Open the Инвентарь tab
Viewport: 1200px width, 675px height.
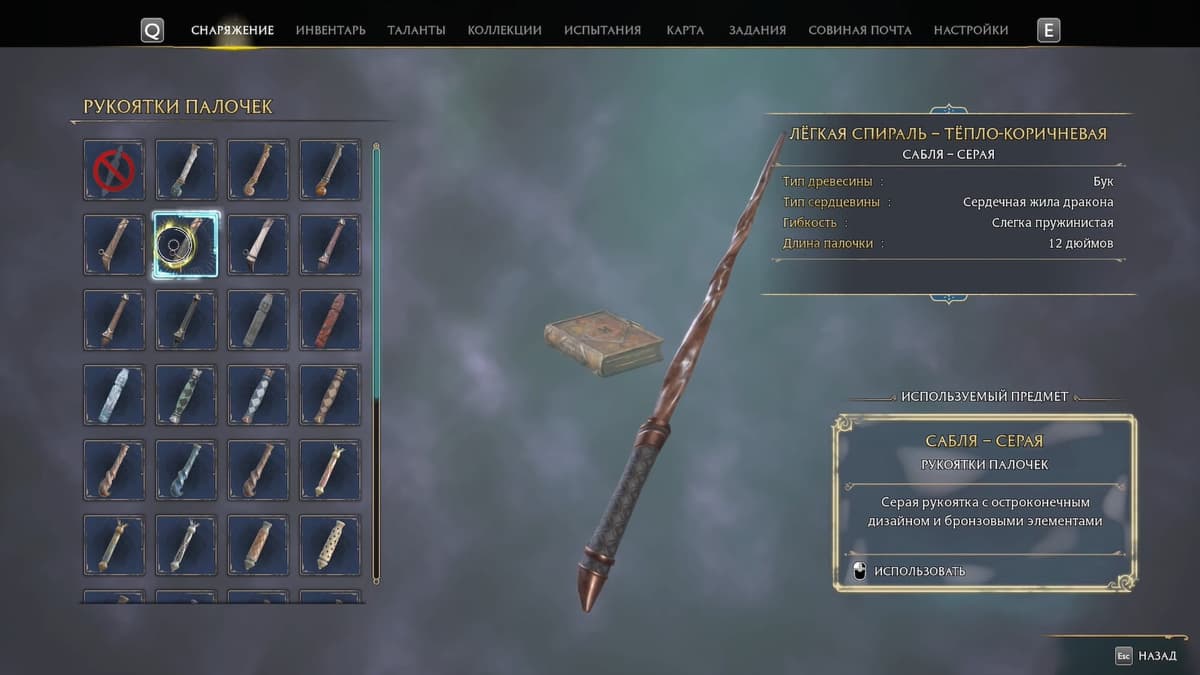[330, 30]
